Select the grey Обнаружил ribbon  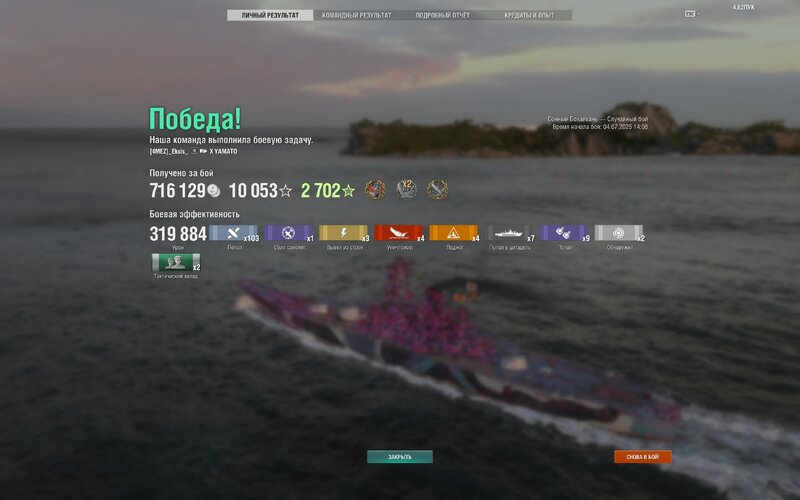pyautogui.click(x=620, y=234)
